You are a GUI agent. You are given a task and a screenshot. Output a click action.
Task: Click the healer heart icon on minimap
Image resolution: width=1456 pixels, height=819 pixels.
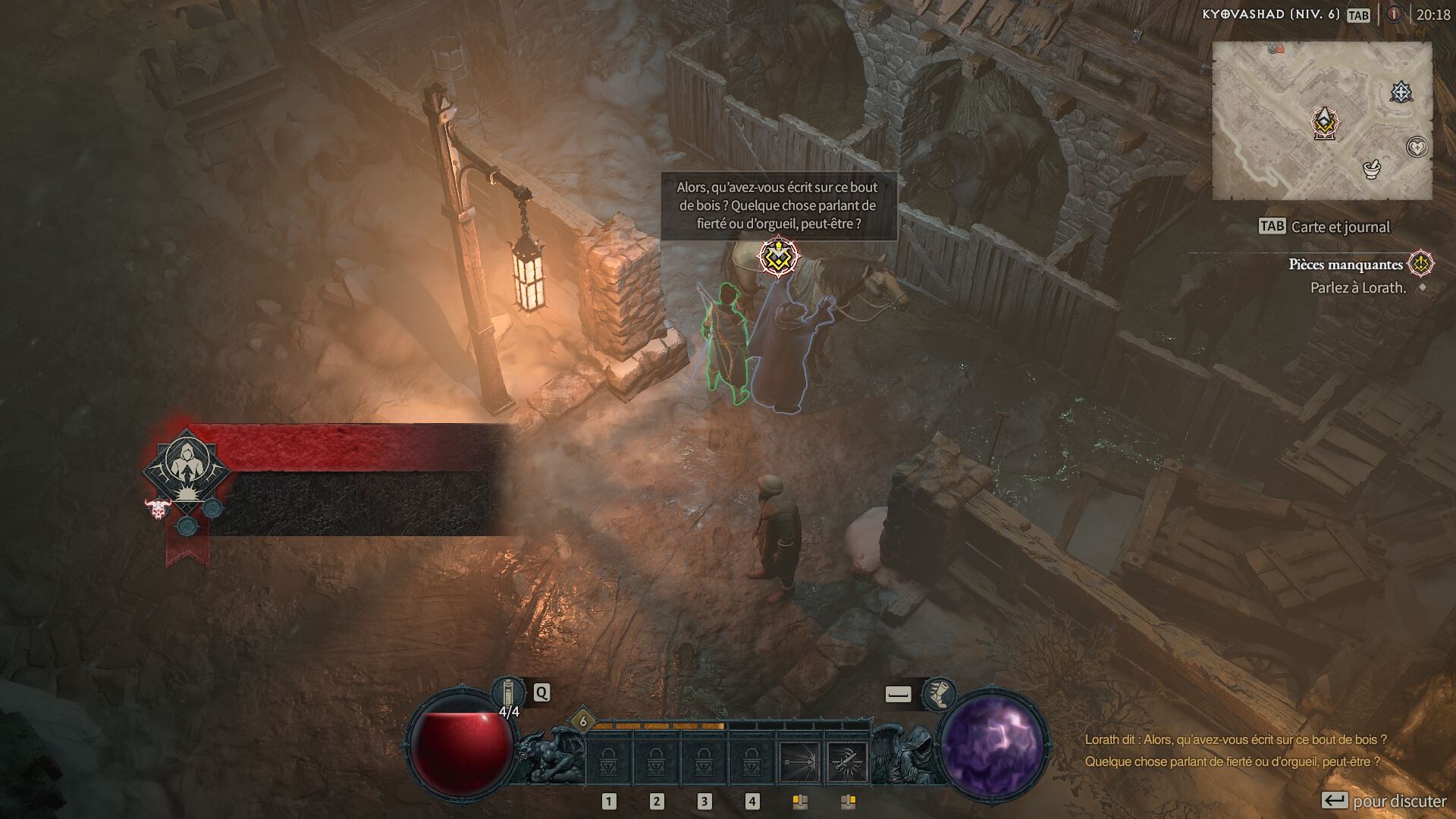click(1417, 148)
